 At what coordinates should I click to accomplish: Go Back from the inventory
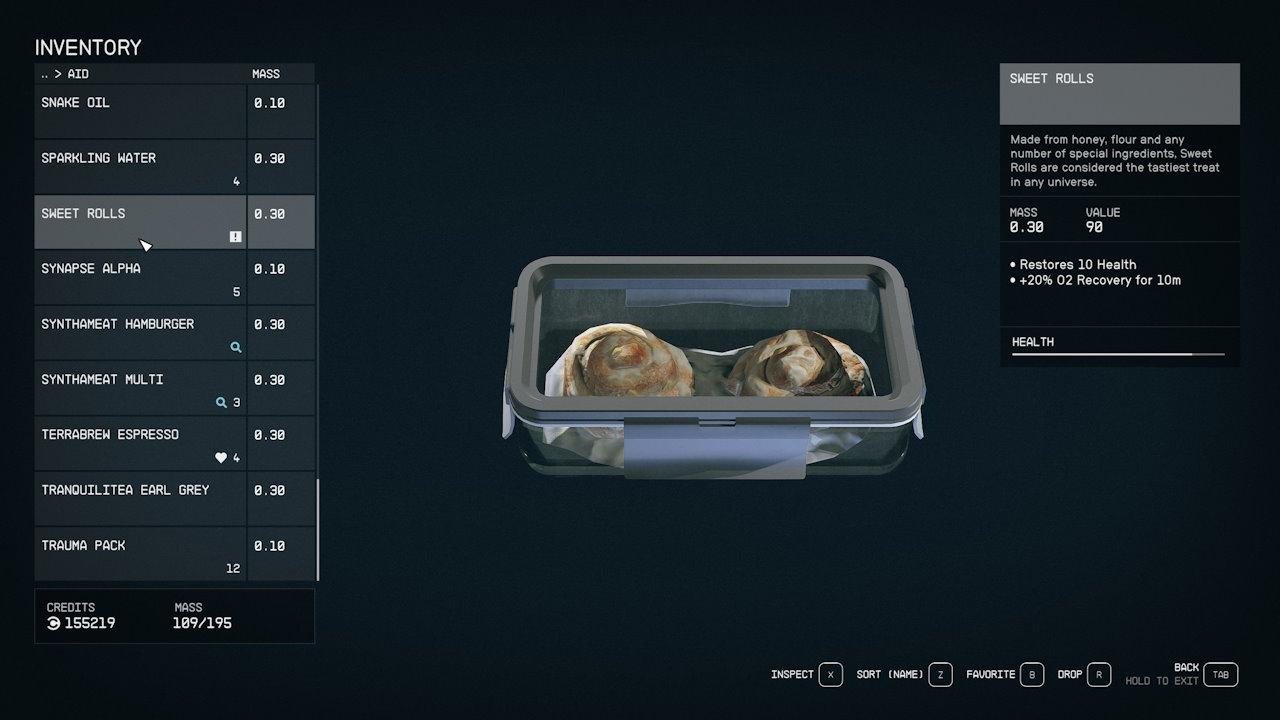click(x=1220, y=675)
